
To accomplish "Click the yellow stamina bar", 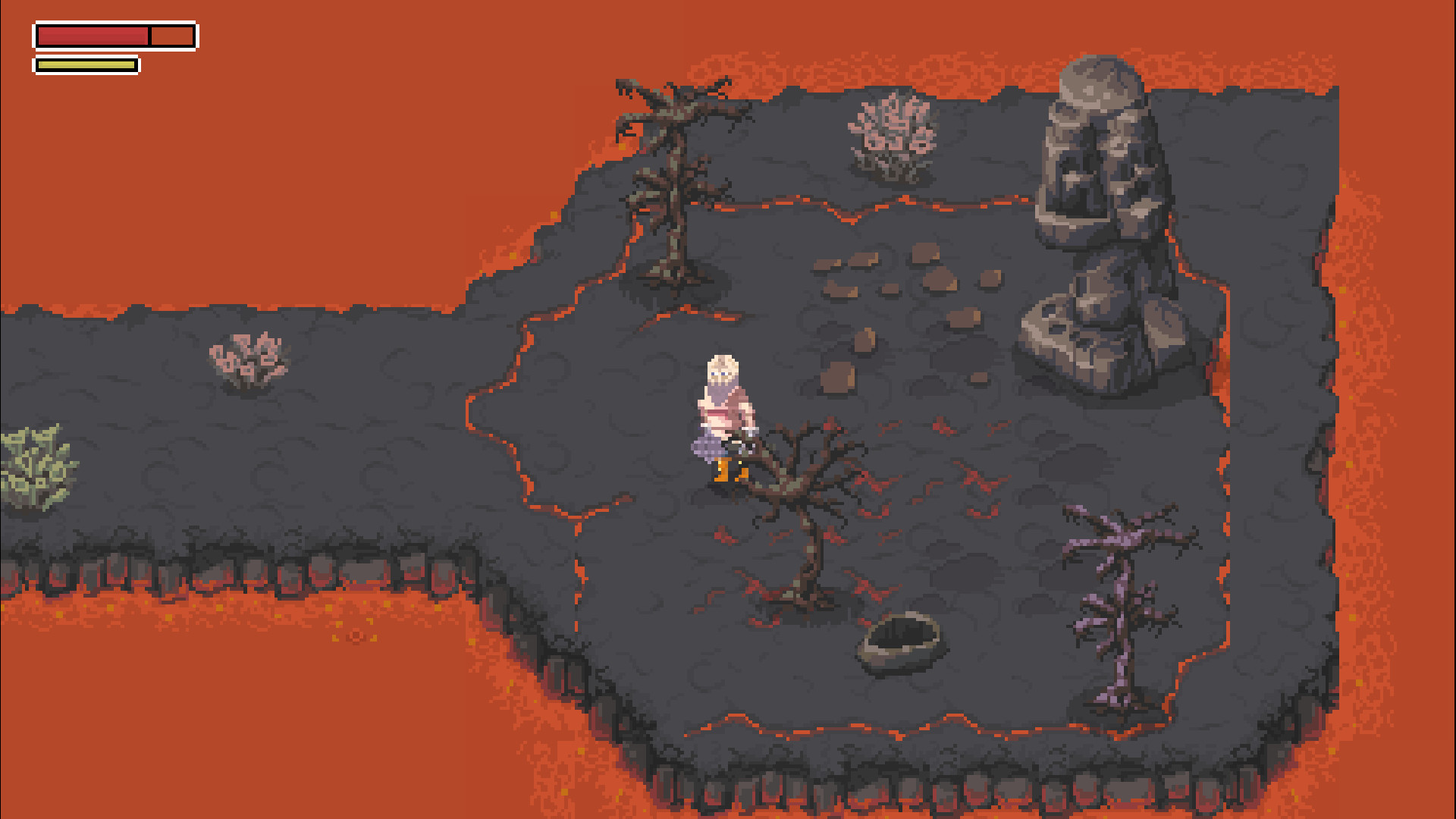I will pyautogui.click(x=85, y=65).
